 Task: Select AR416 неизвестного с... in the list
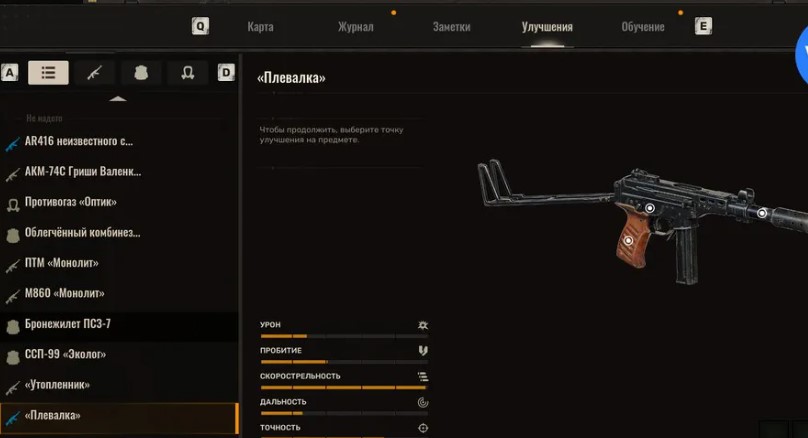(x=80, y=141)
